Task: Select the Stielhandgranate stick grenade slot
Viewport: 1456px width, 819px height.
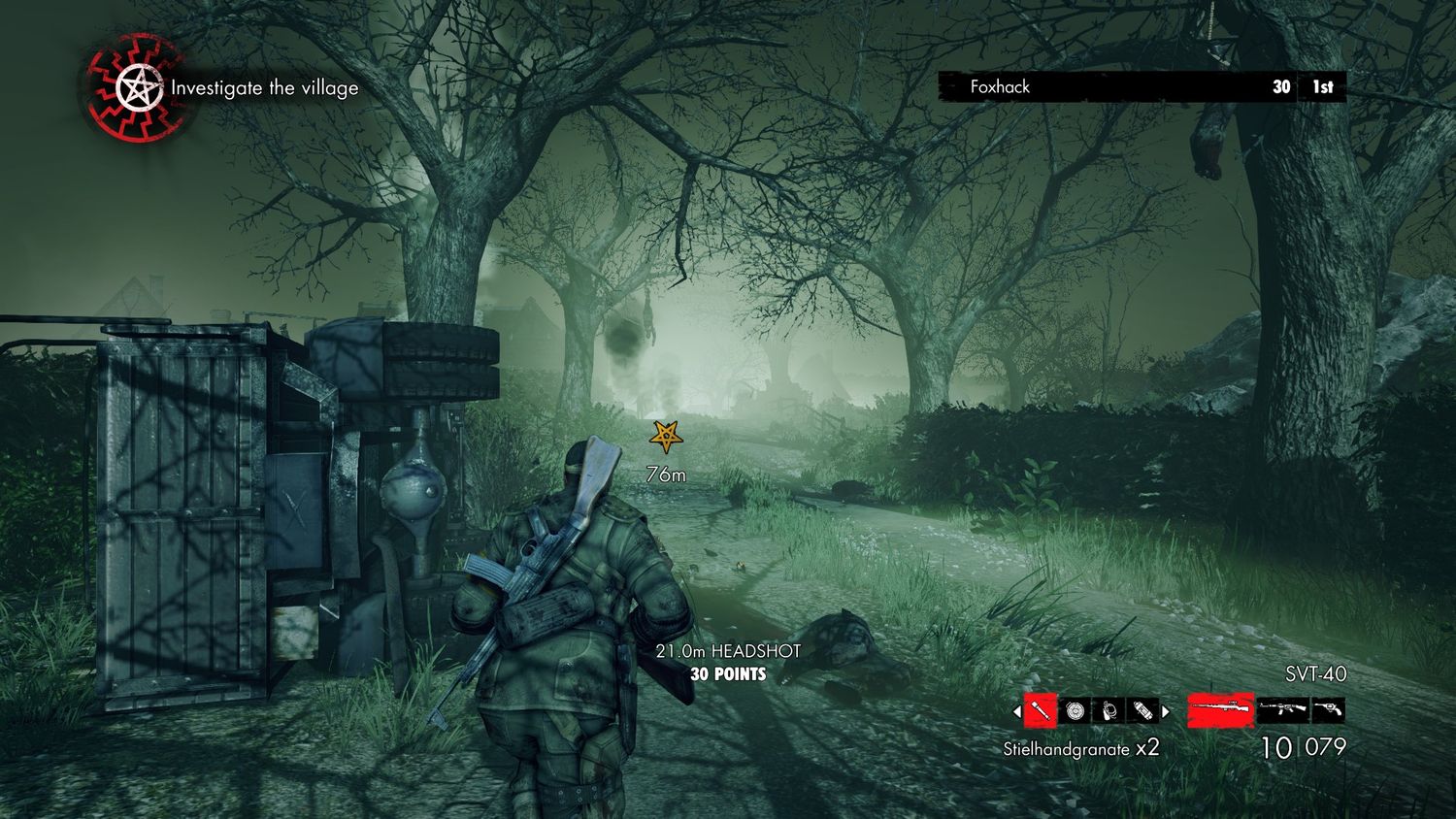Action: coord(1040,711)
